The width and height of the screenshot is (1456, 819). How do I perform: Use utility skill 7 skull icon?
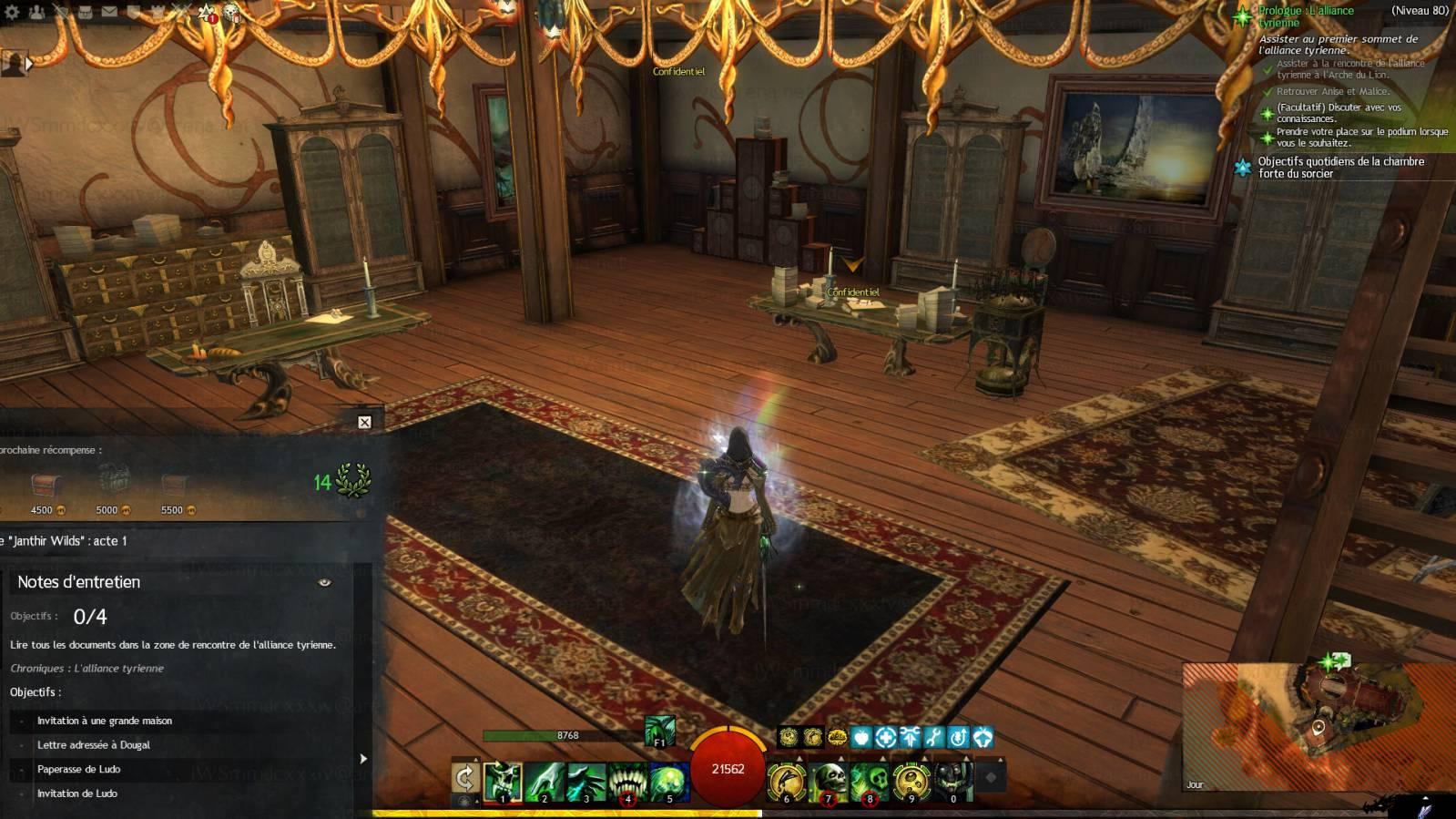click(829, 782)
